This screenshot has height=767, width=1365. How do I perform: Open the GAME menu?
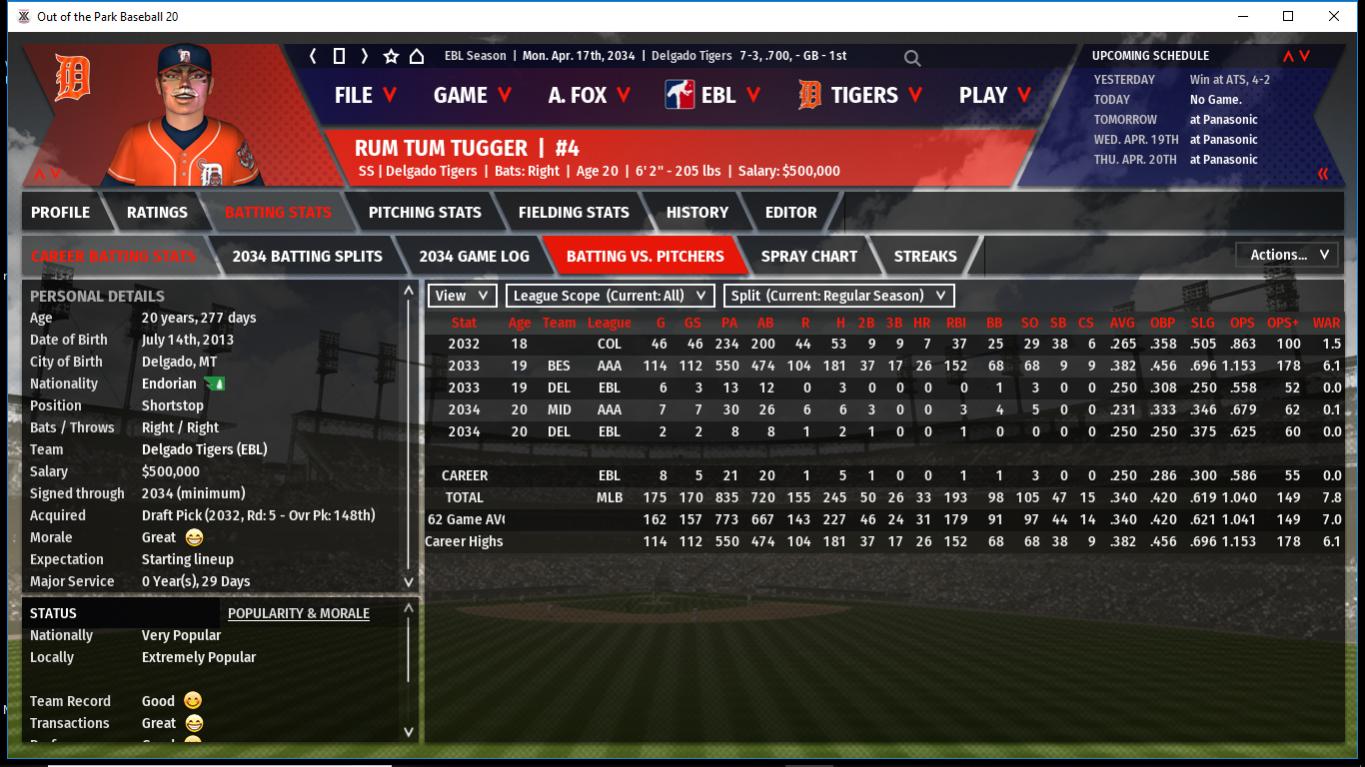472,95
